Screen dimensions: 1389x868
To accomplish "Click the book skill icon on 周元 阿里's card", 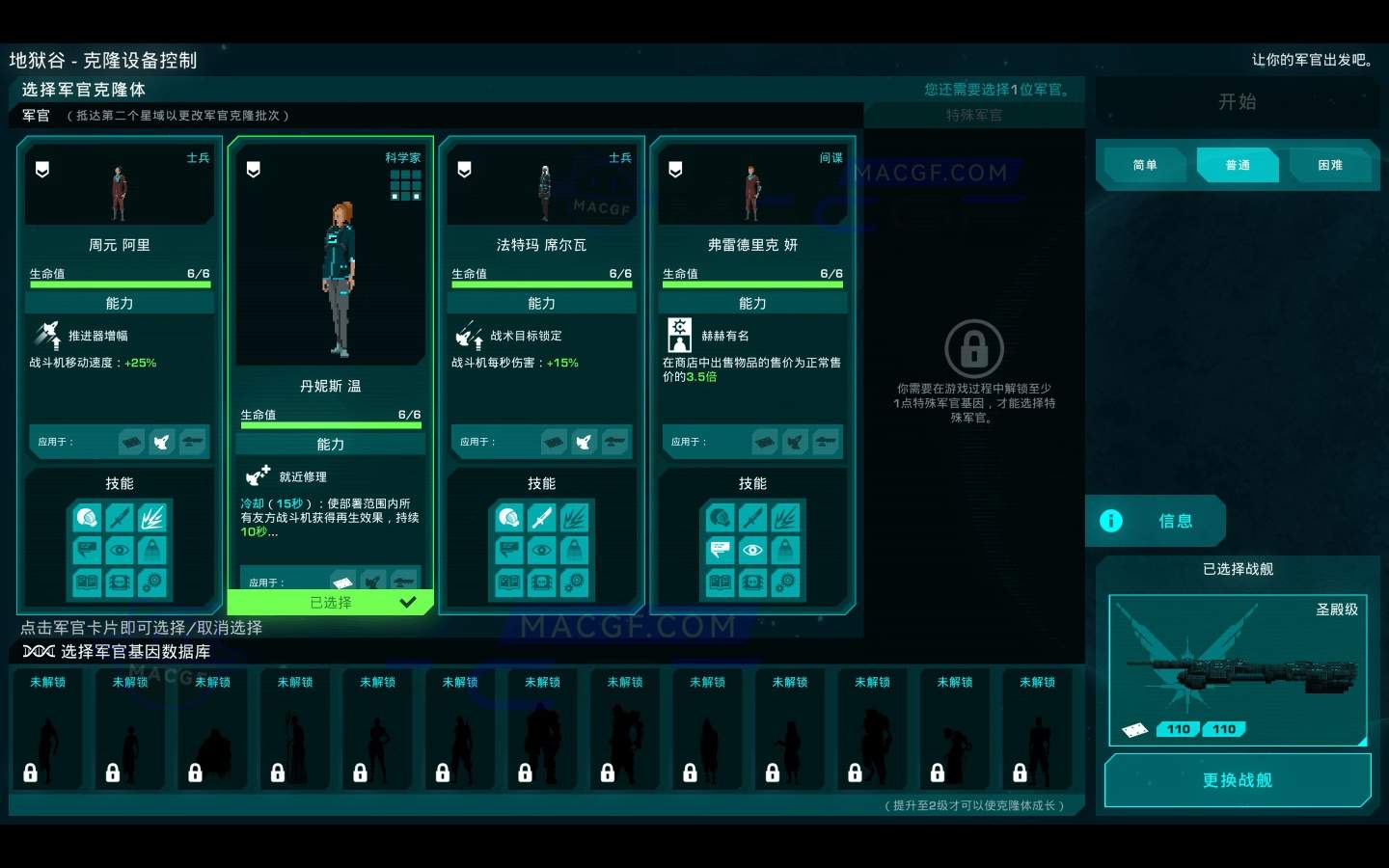I will [x=87, y=583].
